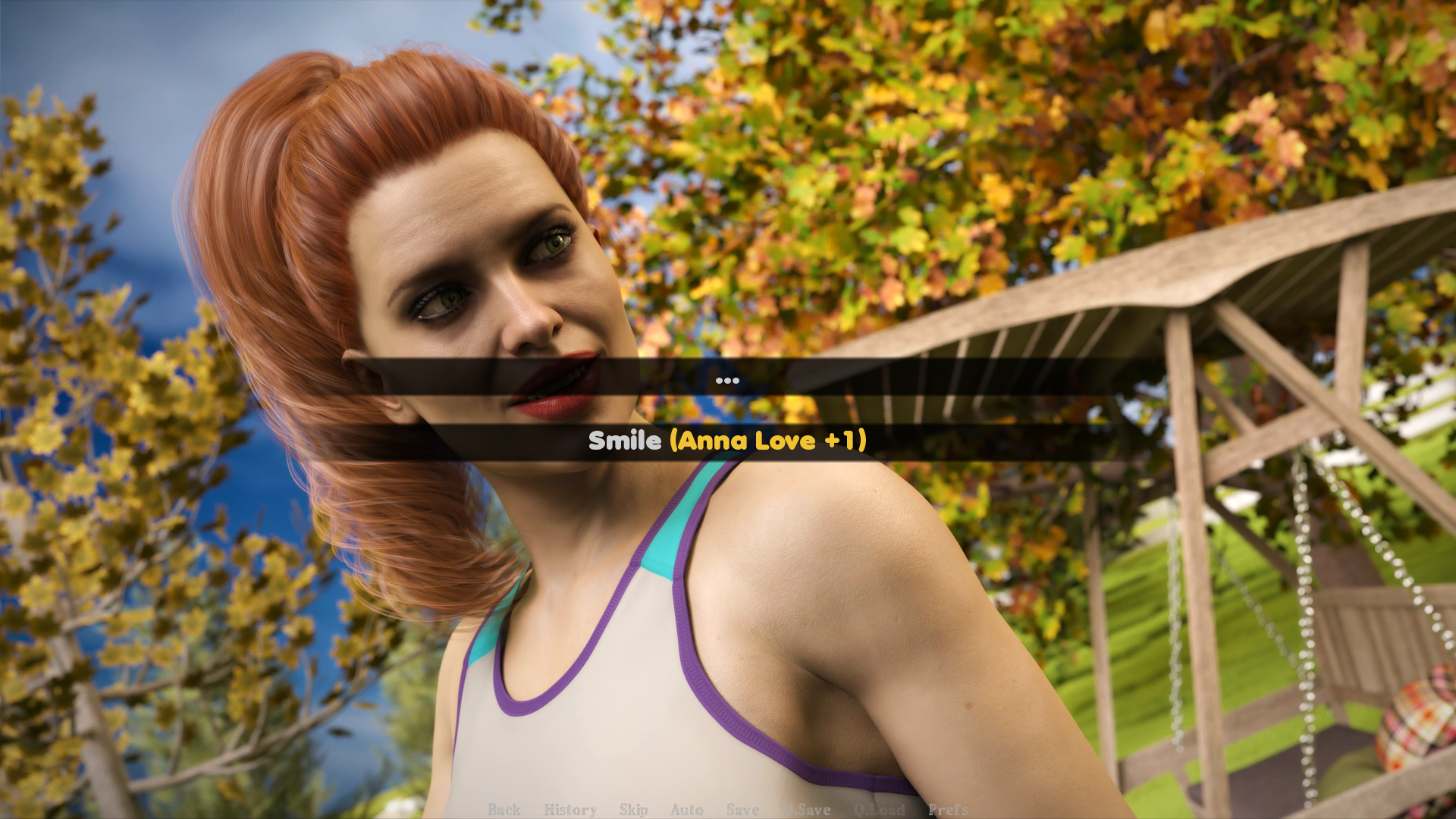The image size is (1456, 819).
Task: Click Q.Load to quick load
Action: [879, 810]
